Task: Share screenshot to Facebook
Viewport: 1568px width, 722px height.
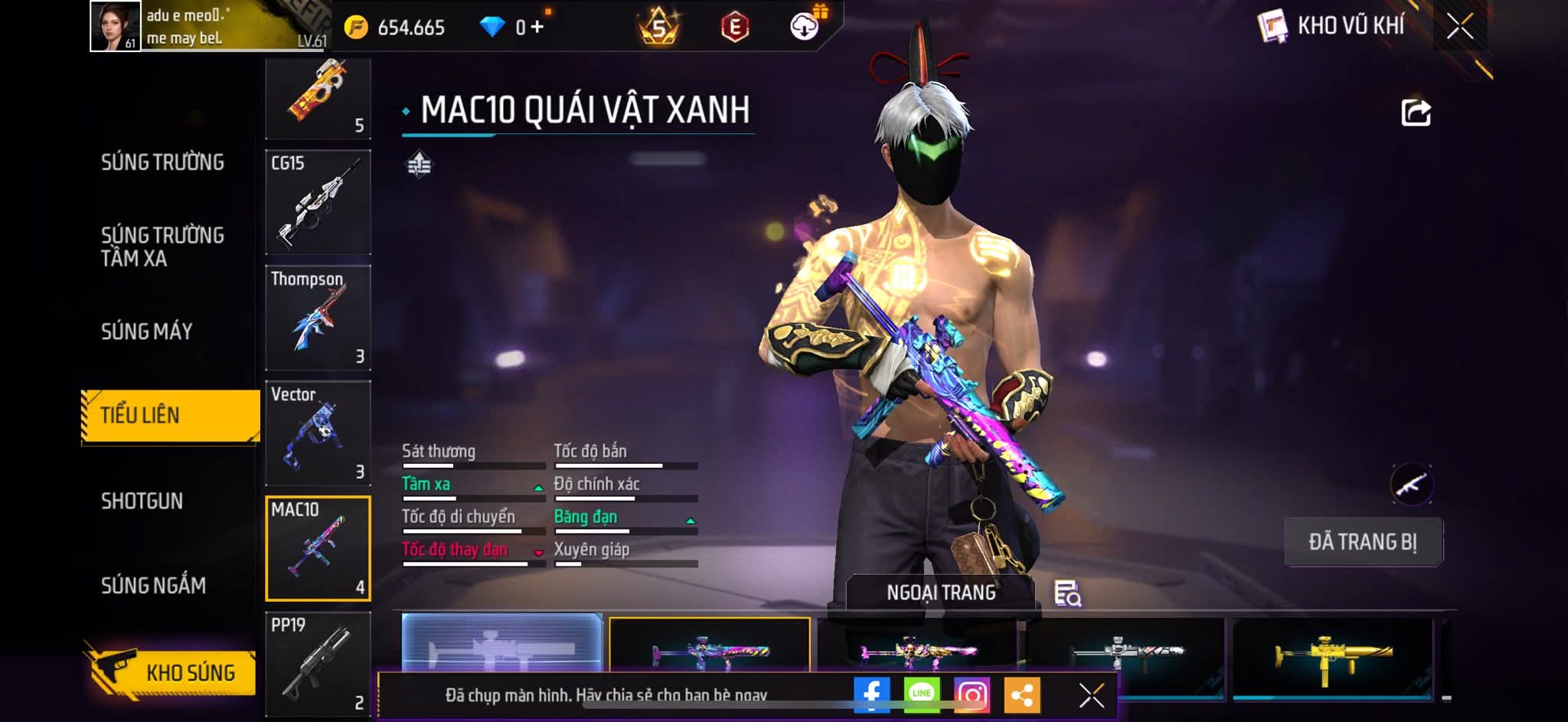Action: click(871, 694)
